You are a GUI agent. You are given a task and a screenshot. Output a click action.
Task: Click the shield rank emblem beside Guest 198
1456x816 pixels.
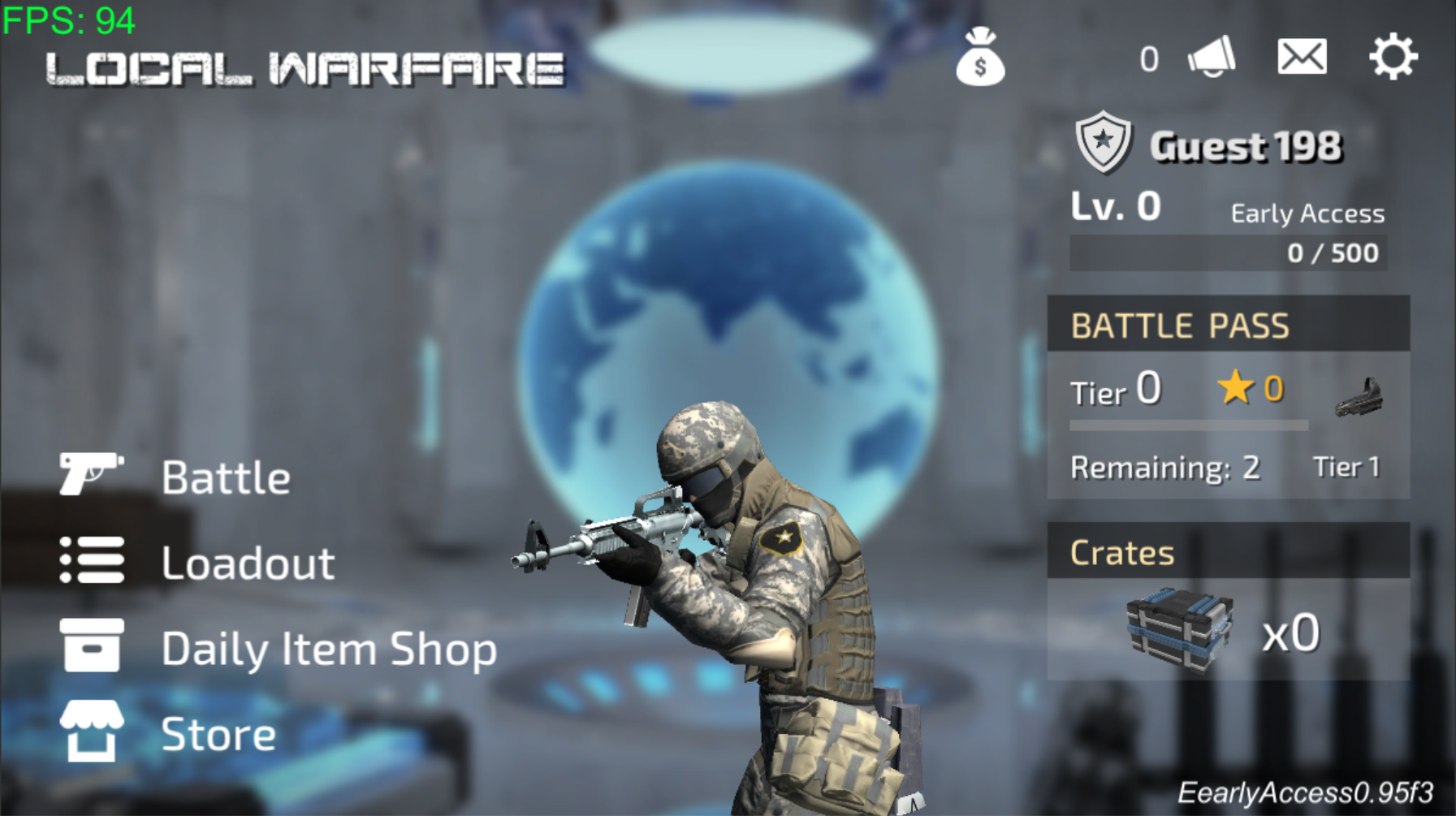(1102, 140)
